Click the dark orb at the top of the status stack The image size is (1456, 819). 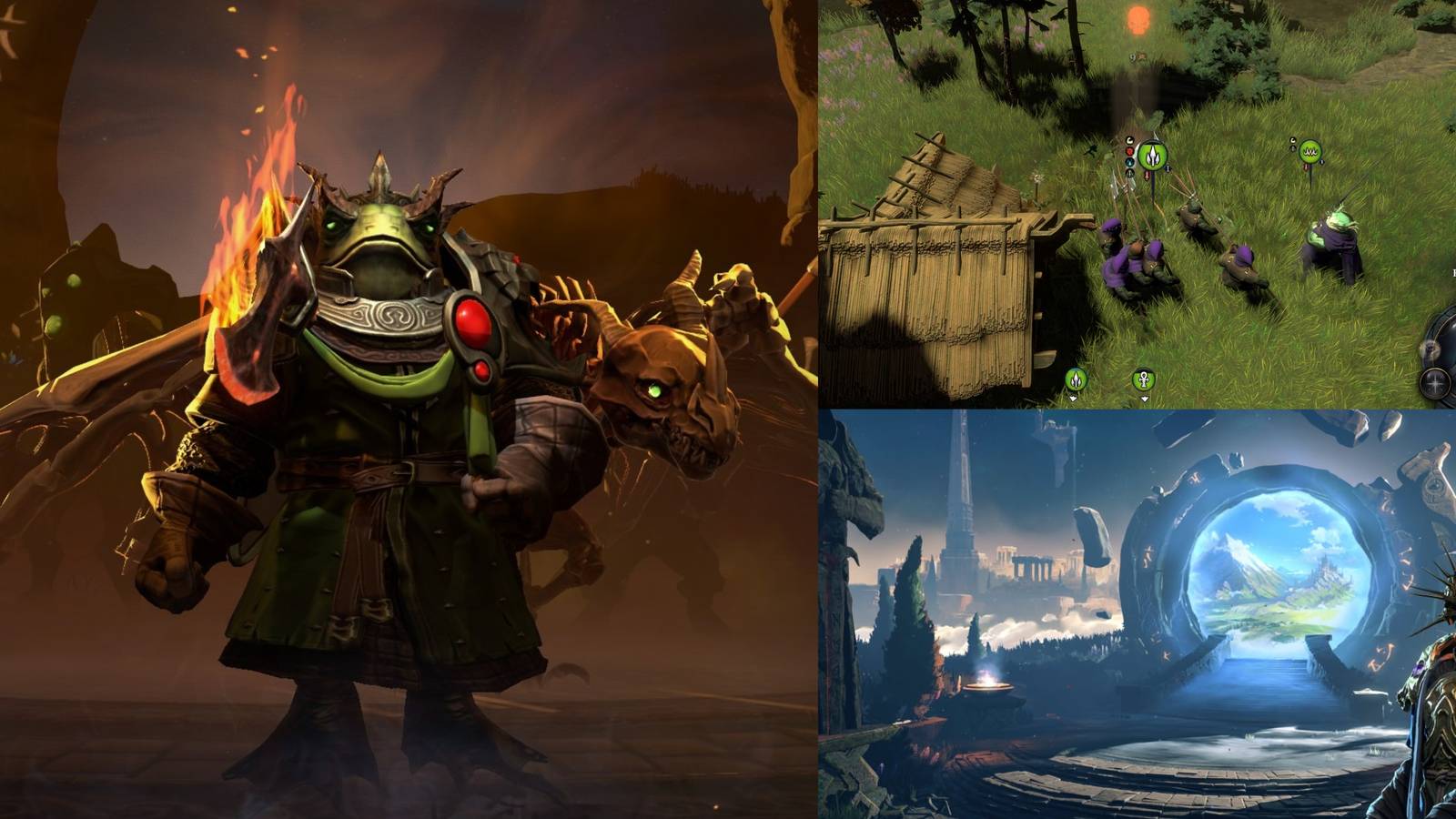coord(1128,139)
